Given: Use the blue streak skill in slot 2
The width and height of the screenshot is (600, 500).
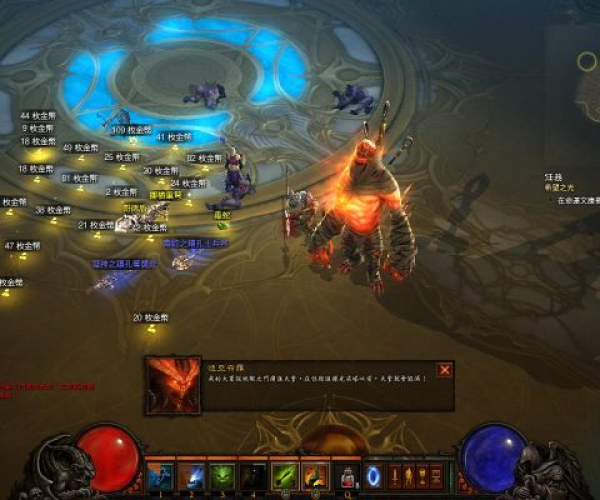Looking at the screenshot, I should tap(192, 475).
